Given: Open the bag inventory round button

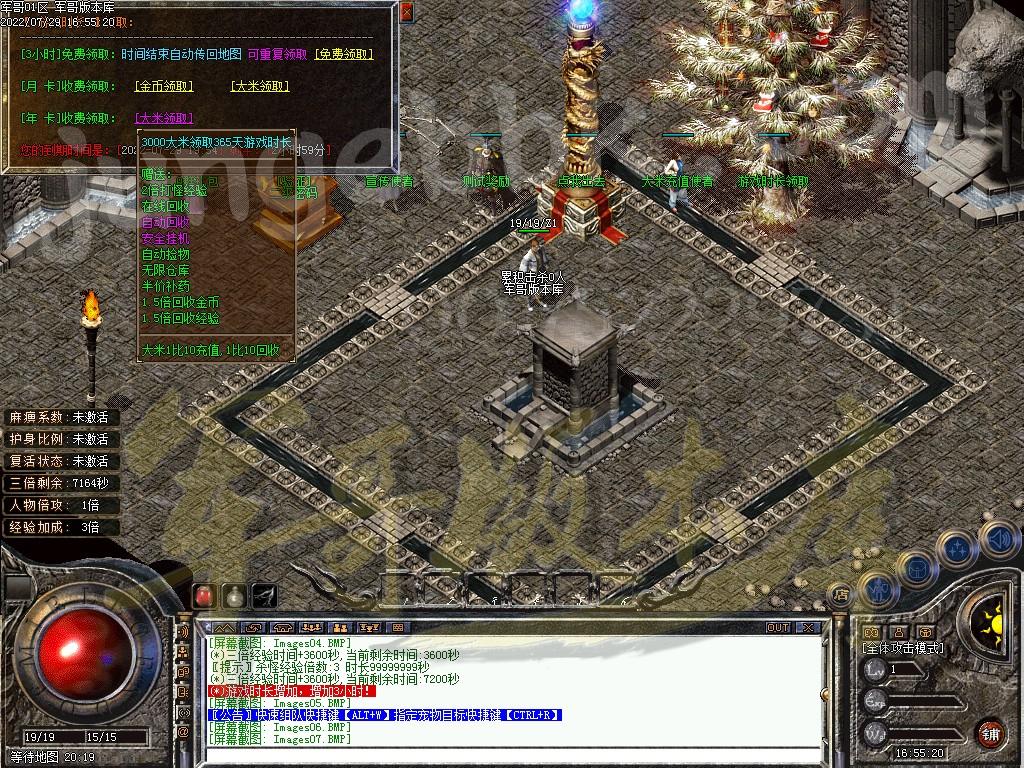Looking at the screenshot, I should click(915, 568).
